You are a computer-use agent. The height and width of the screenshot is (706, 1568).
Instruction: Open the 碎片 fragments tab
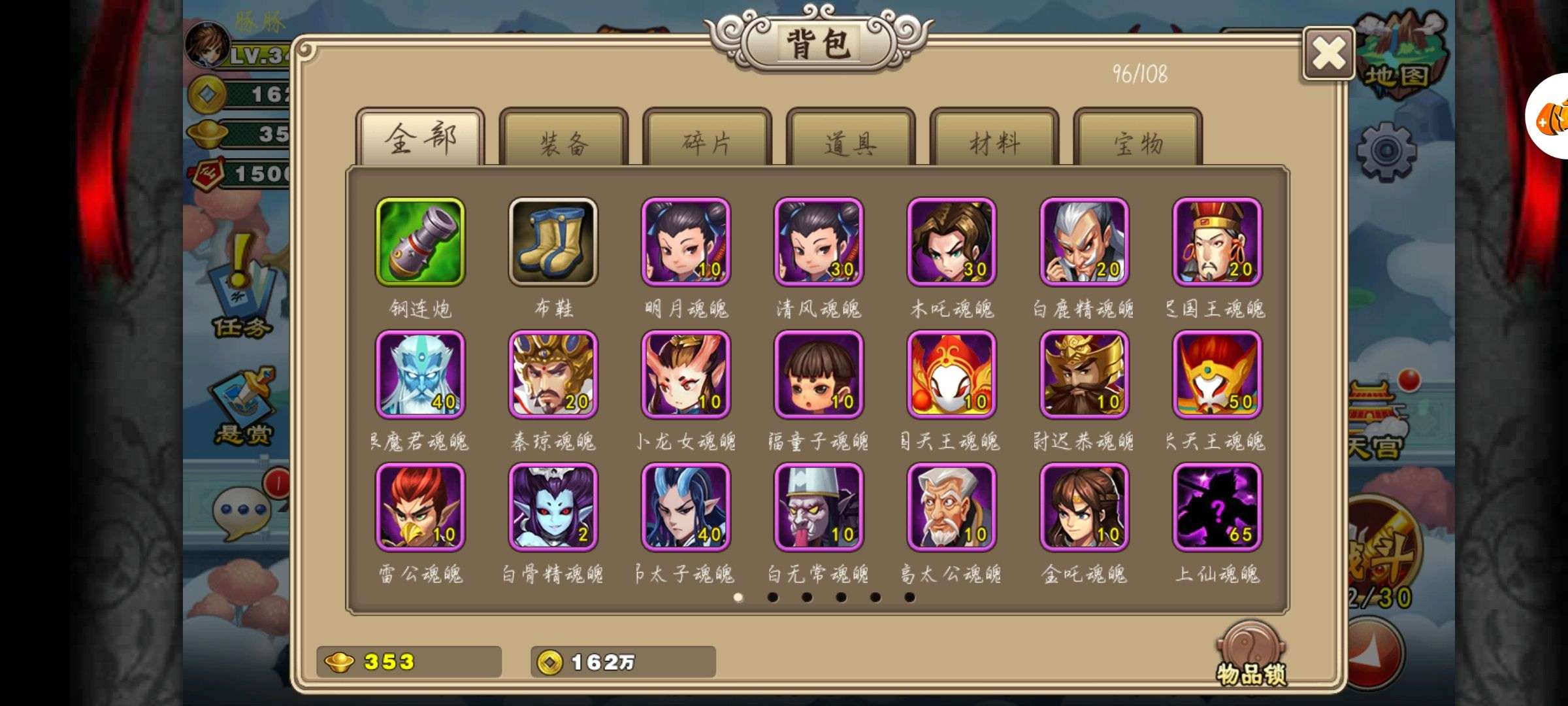click(707, 140)
